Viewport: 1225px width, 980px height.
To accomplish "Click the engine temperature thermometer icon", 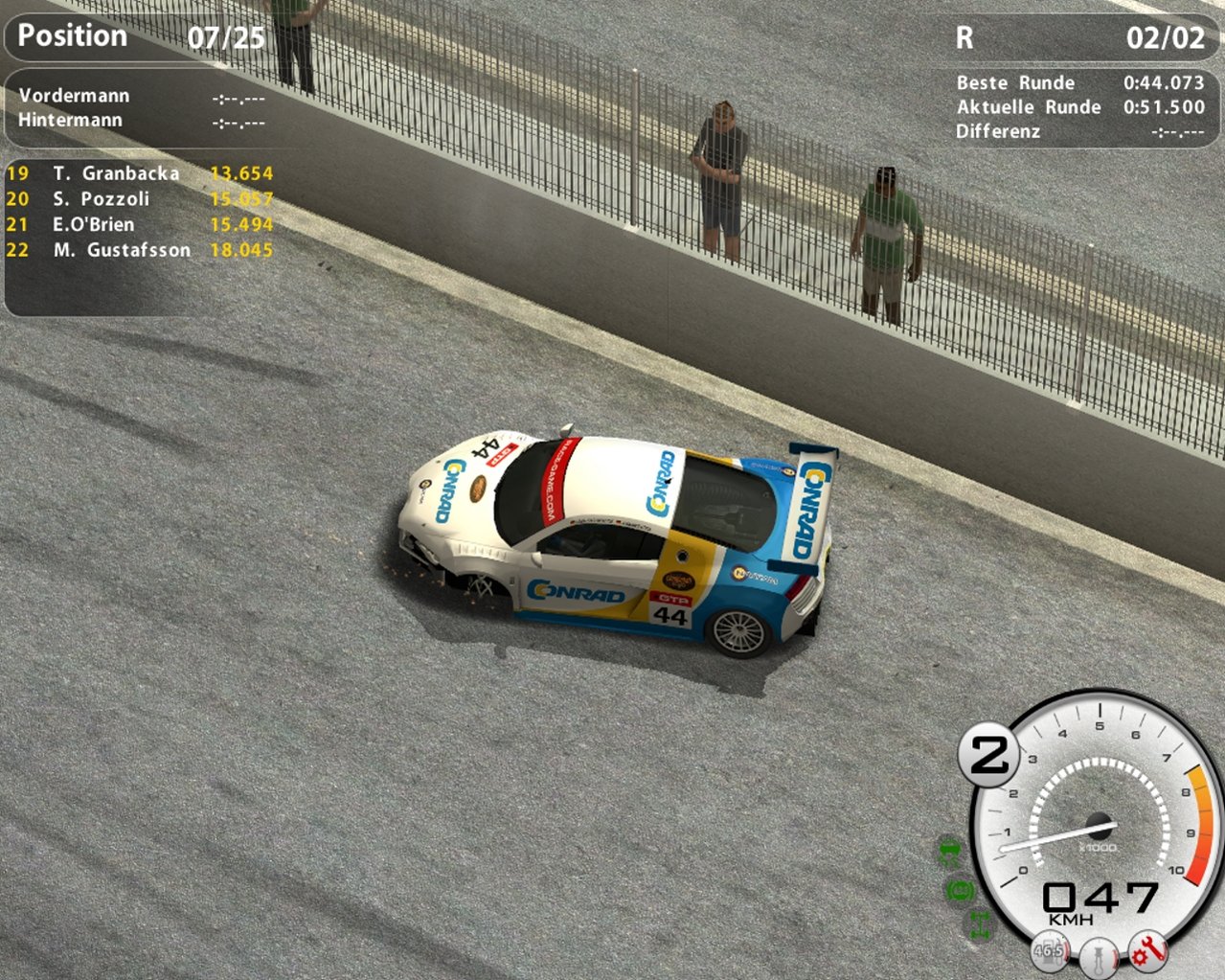I will coord(1099,957).
